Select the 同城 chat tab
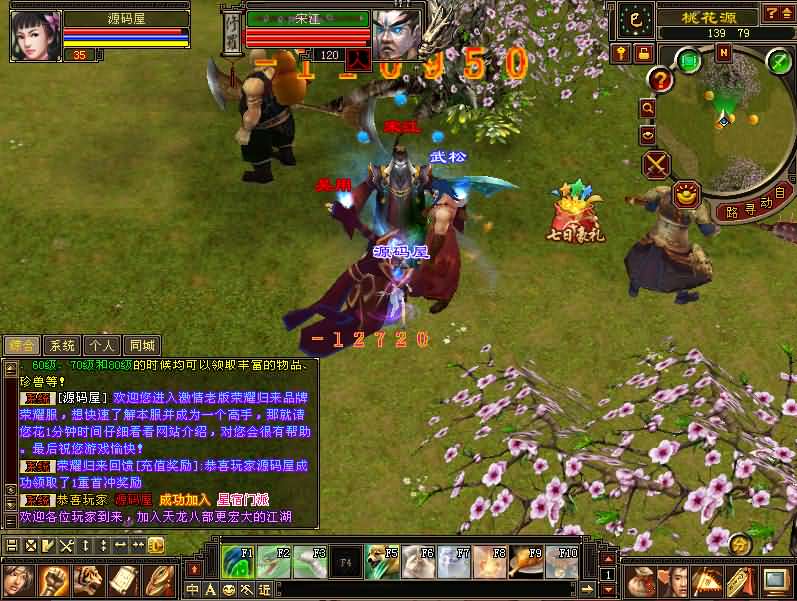The width and height of the screenshot is (797, 601). pyautogui.click(x=142, y=345)
